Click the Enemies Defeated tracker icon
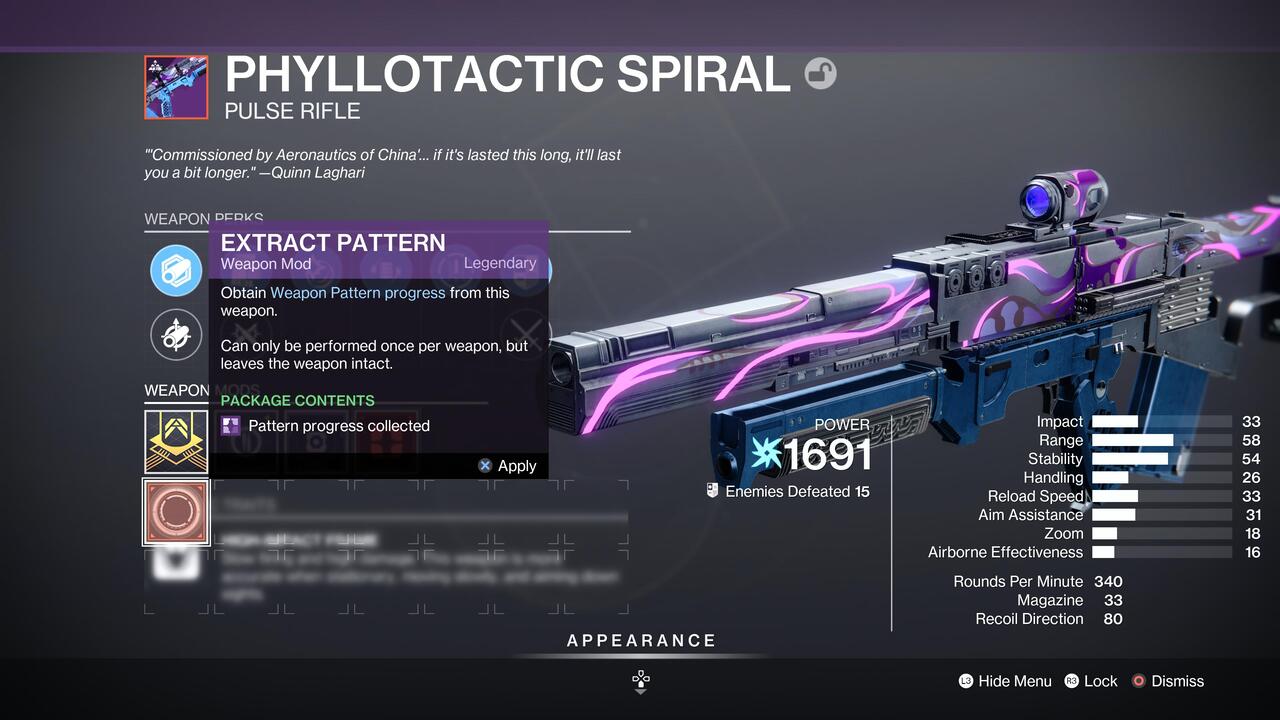Image resolution: width=1280 pixels, height=720 pixels. click(713, 491)
